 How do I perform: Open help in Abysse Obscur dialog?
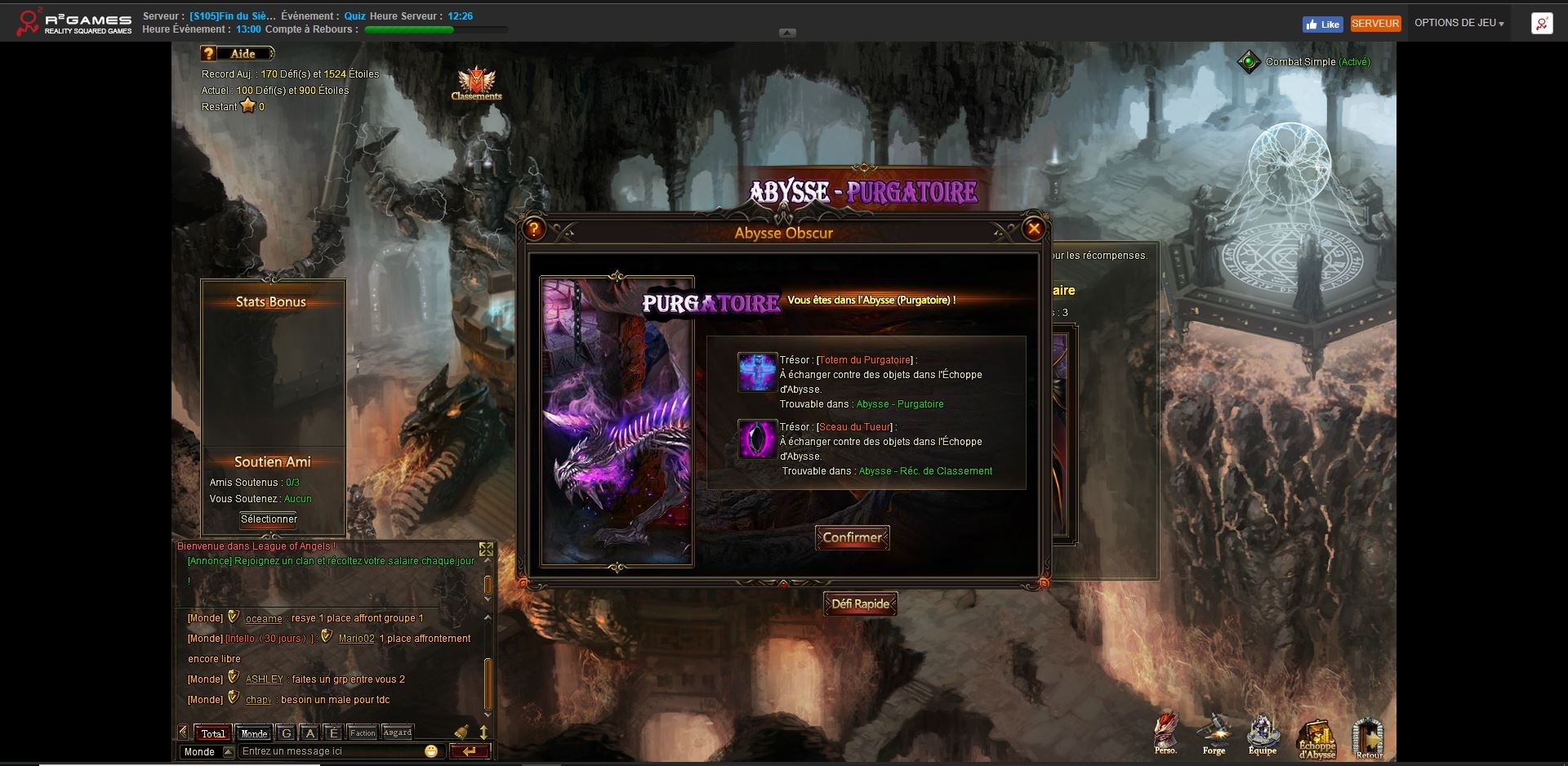click(x=534, y=229)
